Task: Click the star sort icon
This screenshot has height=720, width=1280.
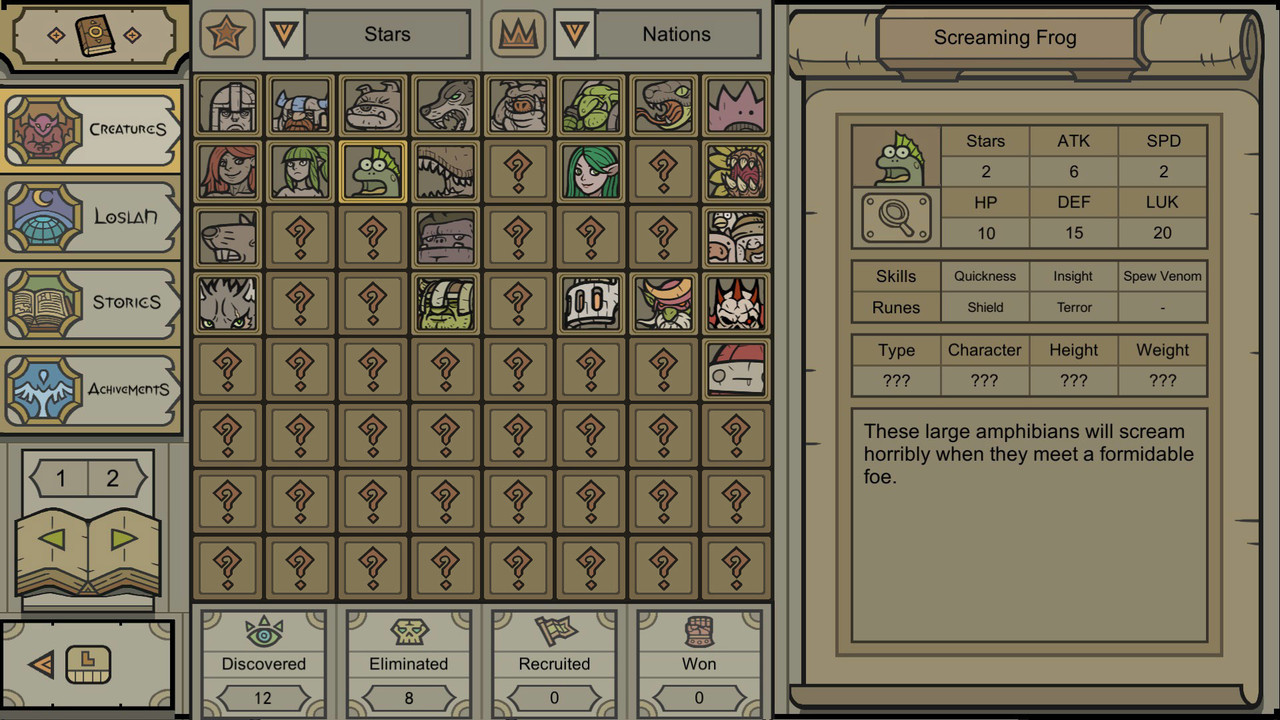Action: click(x=227, y=35)
